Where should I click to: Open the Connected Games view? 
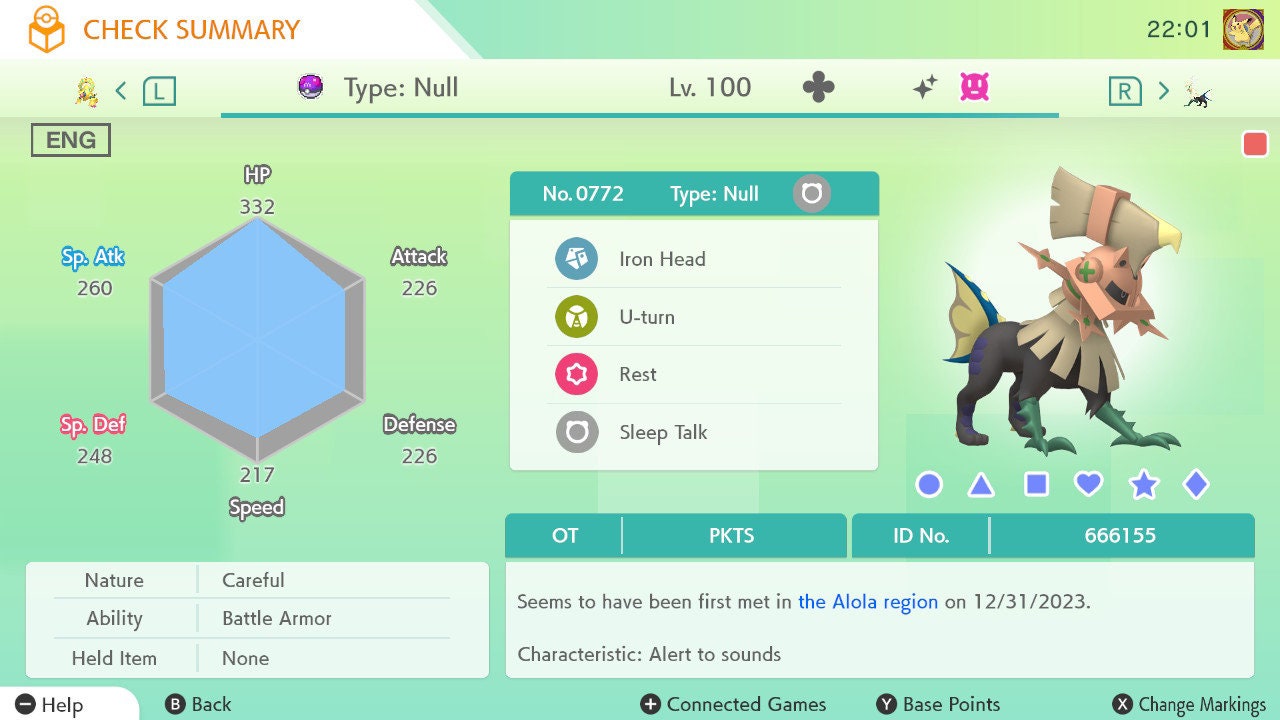pos(733,705)
